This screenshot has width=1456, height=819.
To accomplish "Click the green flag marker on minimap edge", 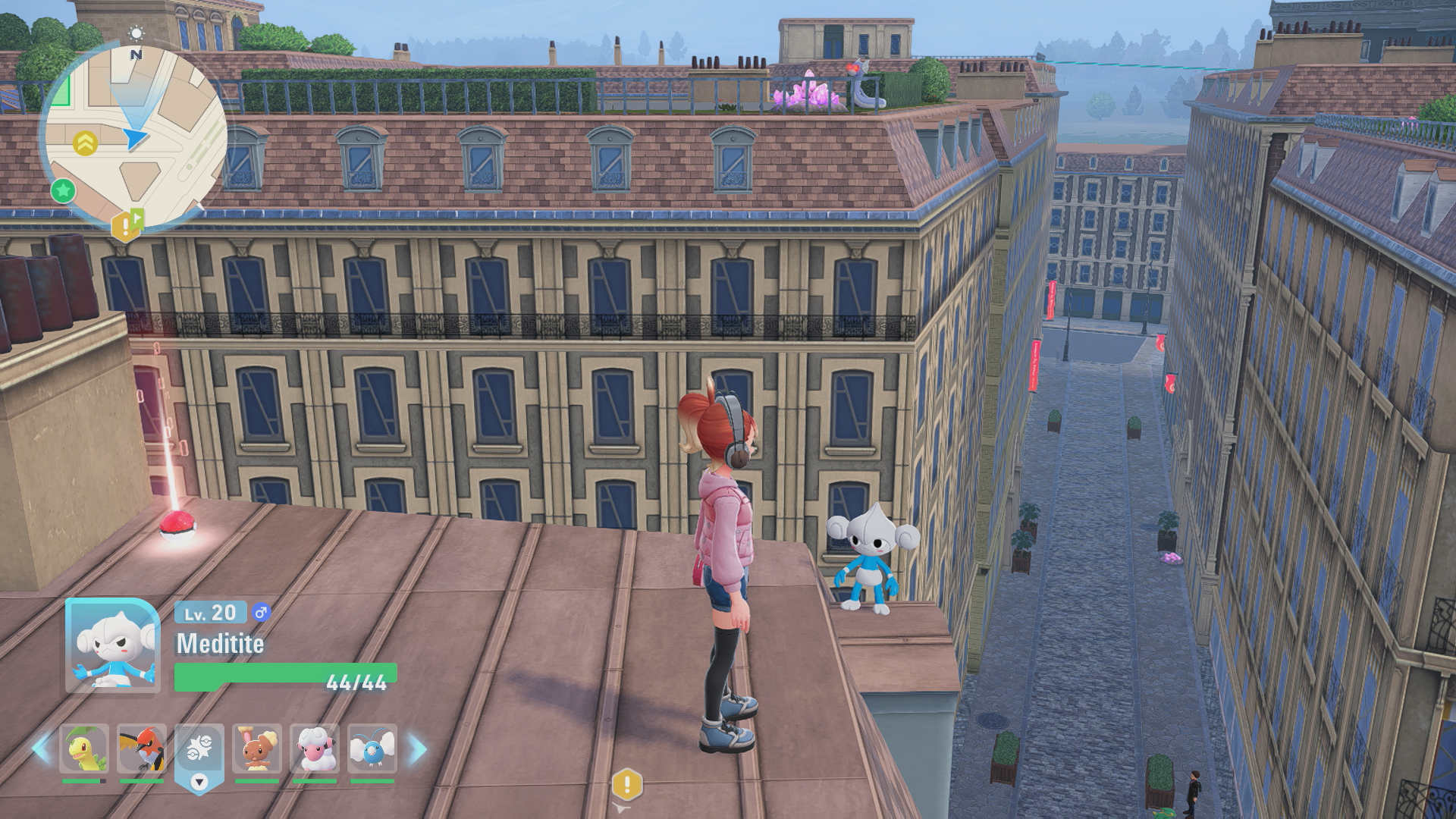I will 137,217.
